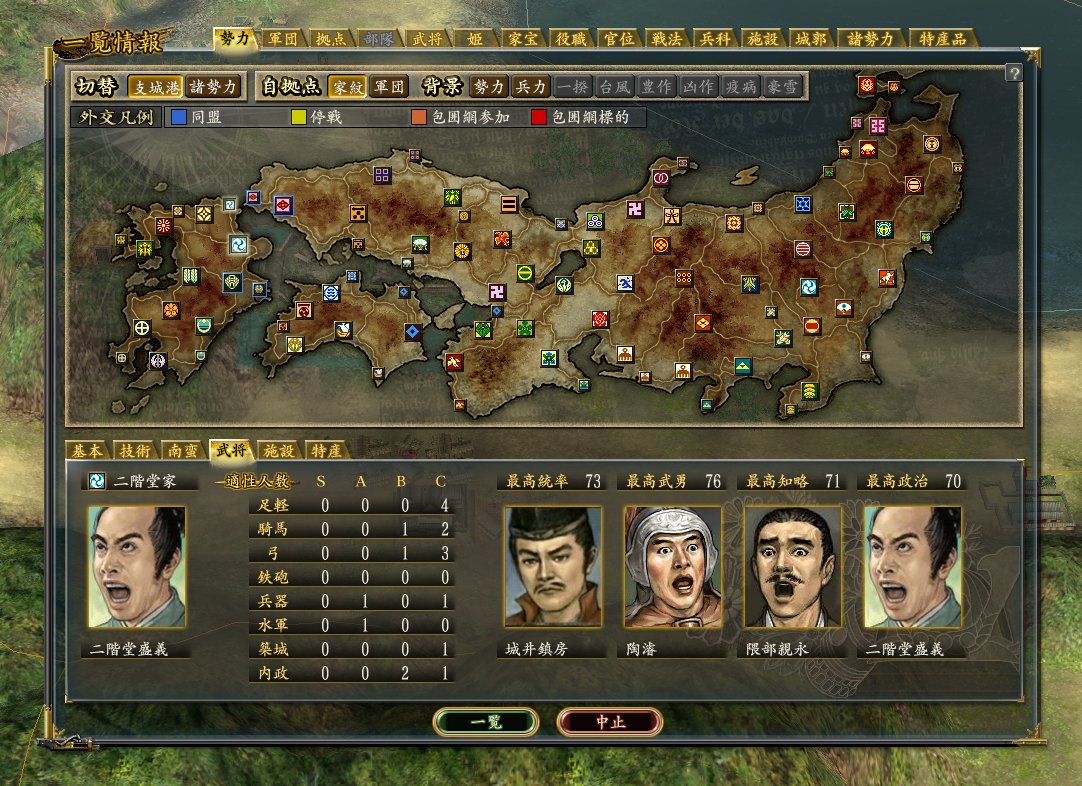Switch to the 軍団 top tab
The height and width of the screenshot is (786, 1082).
[283, 39]
